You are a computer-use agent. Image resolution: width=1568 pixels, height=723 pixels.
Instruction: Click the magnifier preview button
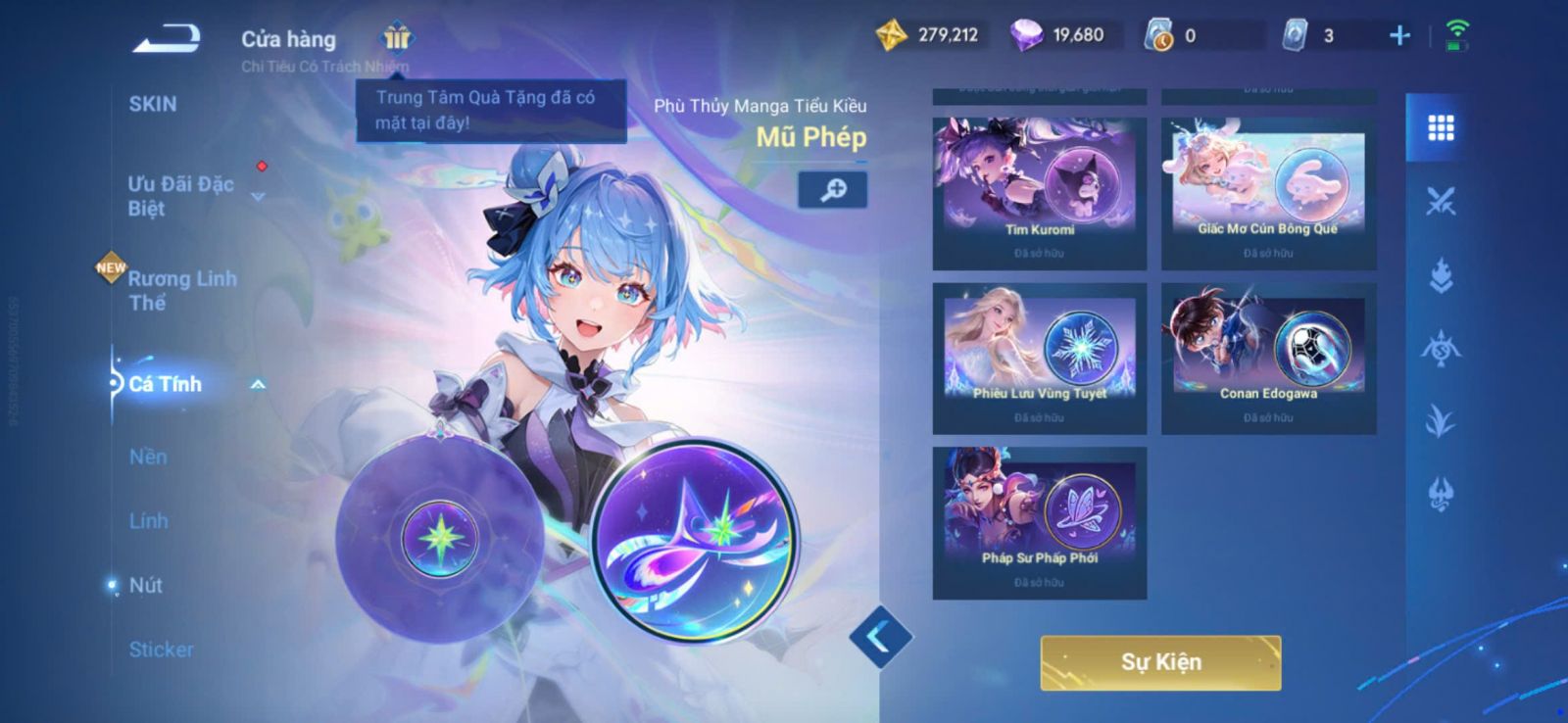tap(832, 189)
